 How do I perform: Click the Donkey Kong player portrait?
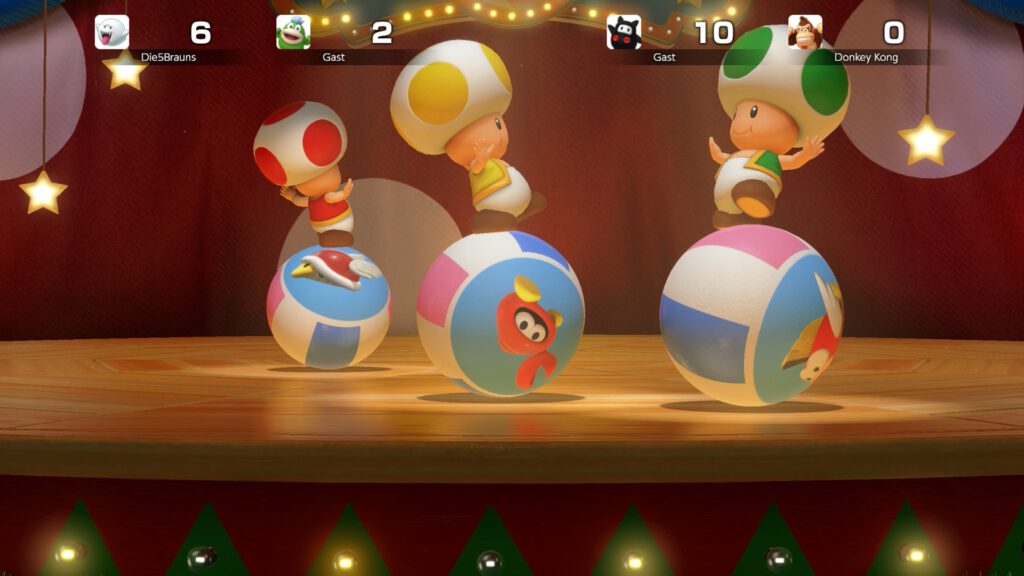point(805,32)
